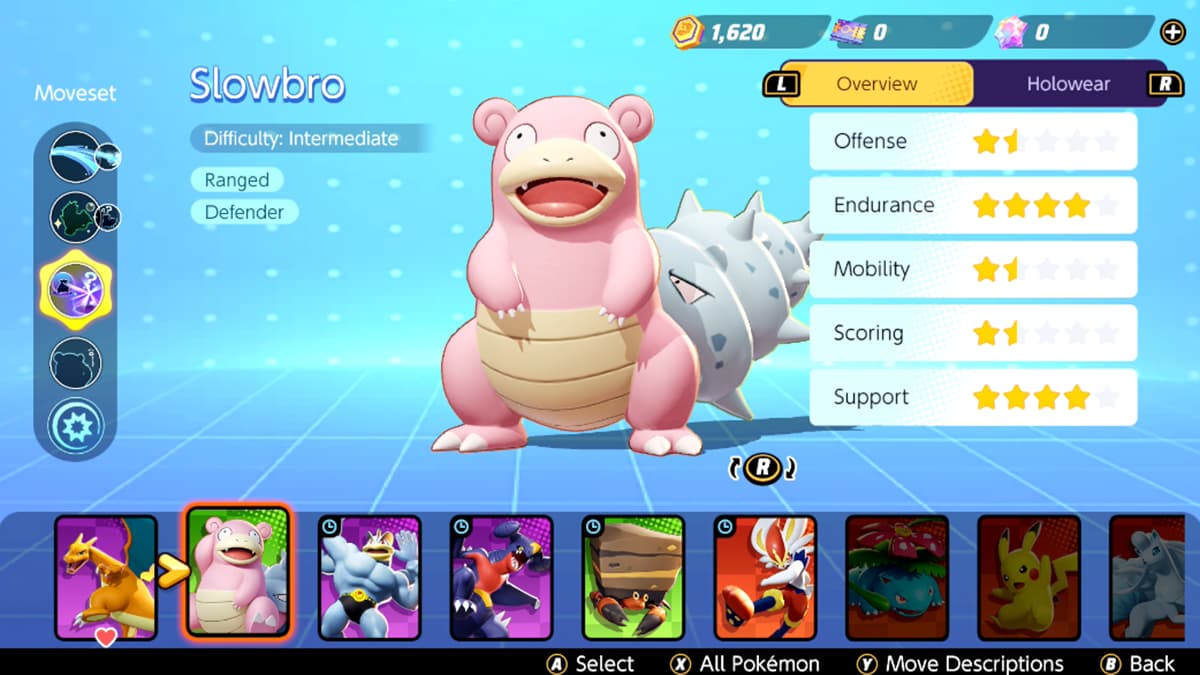This screenshot has height=675, width=1200.
Task: Choose the Venusaur portrait card
Action: (896, 577)
